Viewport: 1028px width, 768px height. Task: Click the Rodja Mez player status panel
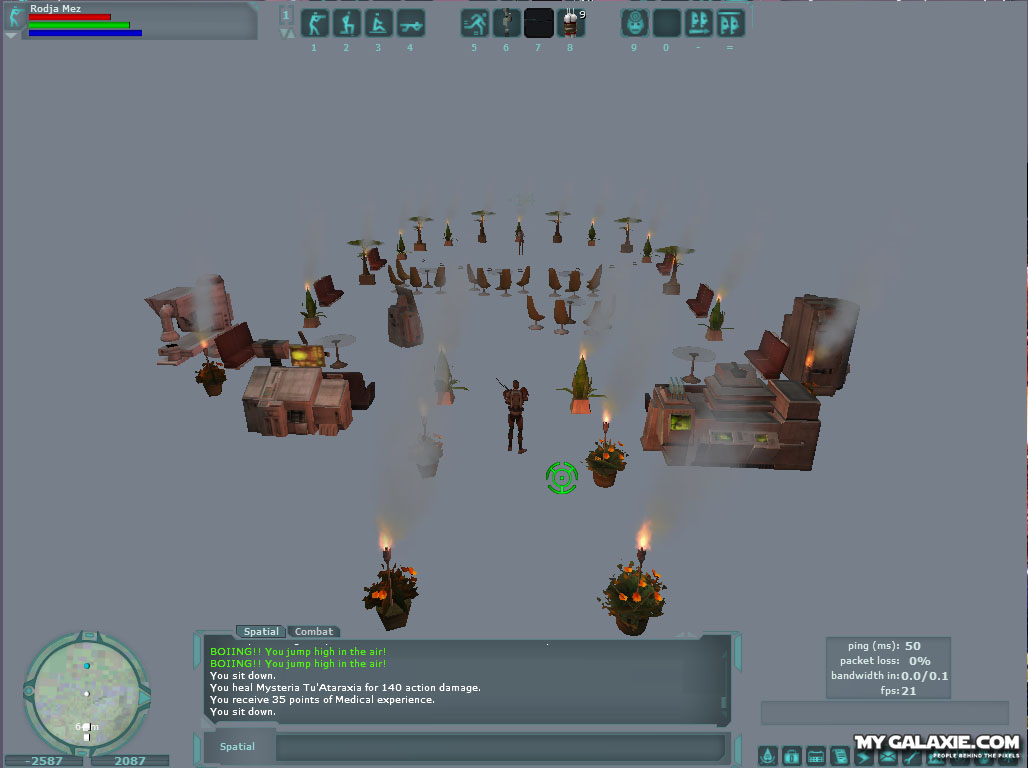click(130, 21)
